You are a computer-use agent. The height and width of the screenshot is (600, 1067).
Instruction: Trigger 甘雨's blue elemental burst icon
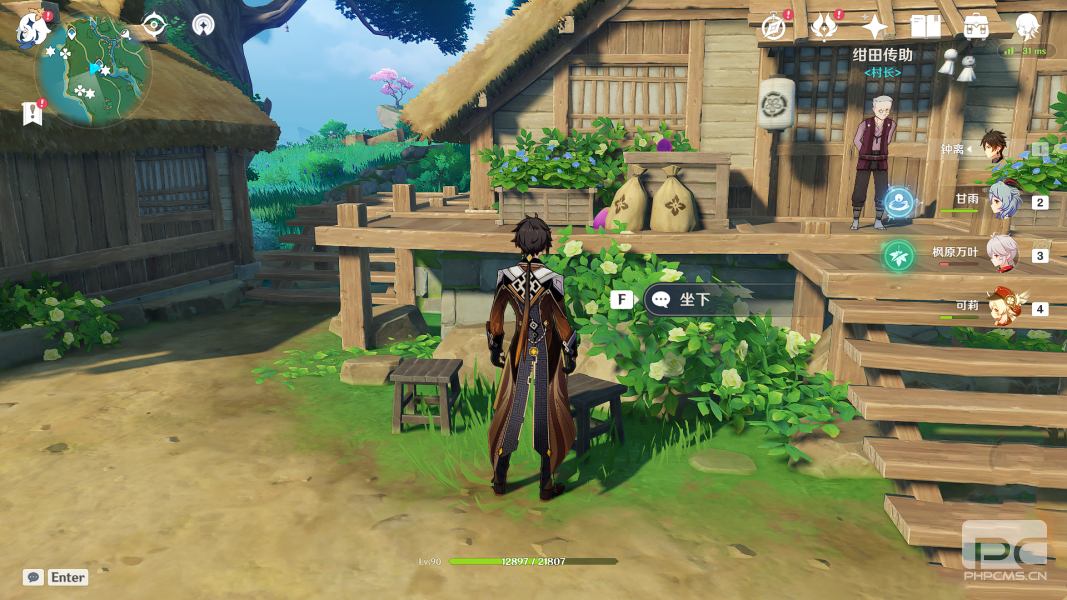point(900,202)
